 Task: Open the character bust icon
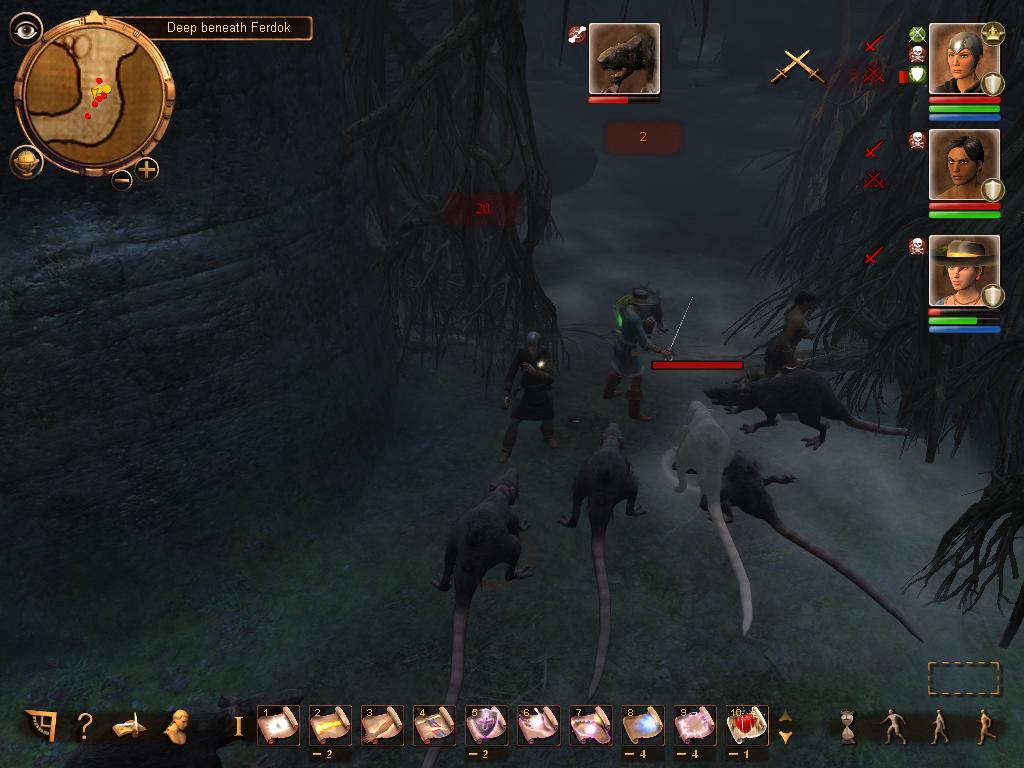tap(178, 726)
